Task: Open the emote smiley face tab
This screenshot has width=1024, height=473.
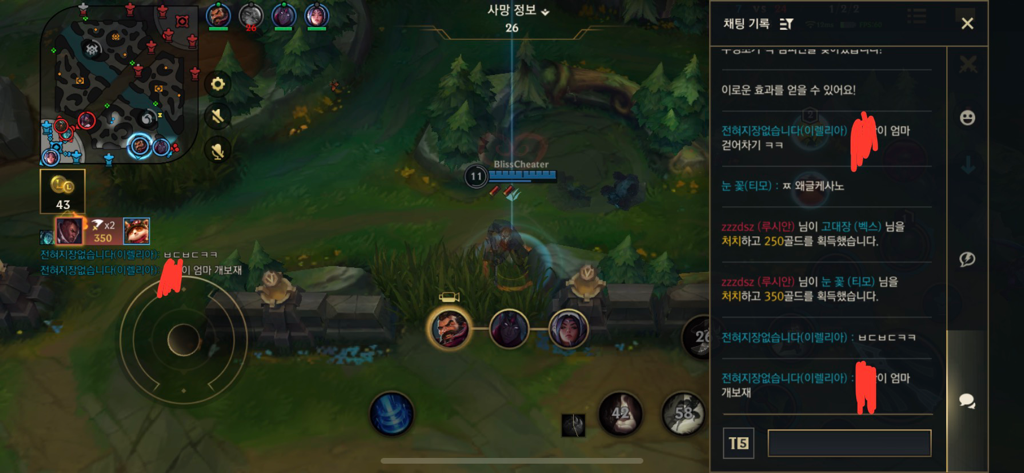Action: tap(967, 118)
